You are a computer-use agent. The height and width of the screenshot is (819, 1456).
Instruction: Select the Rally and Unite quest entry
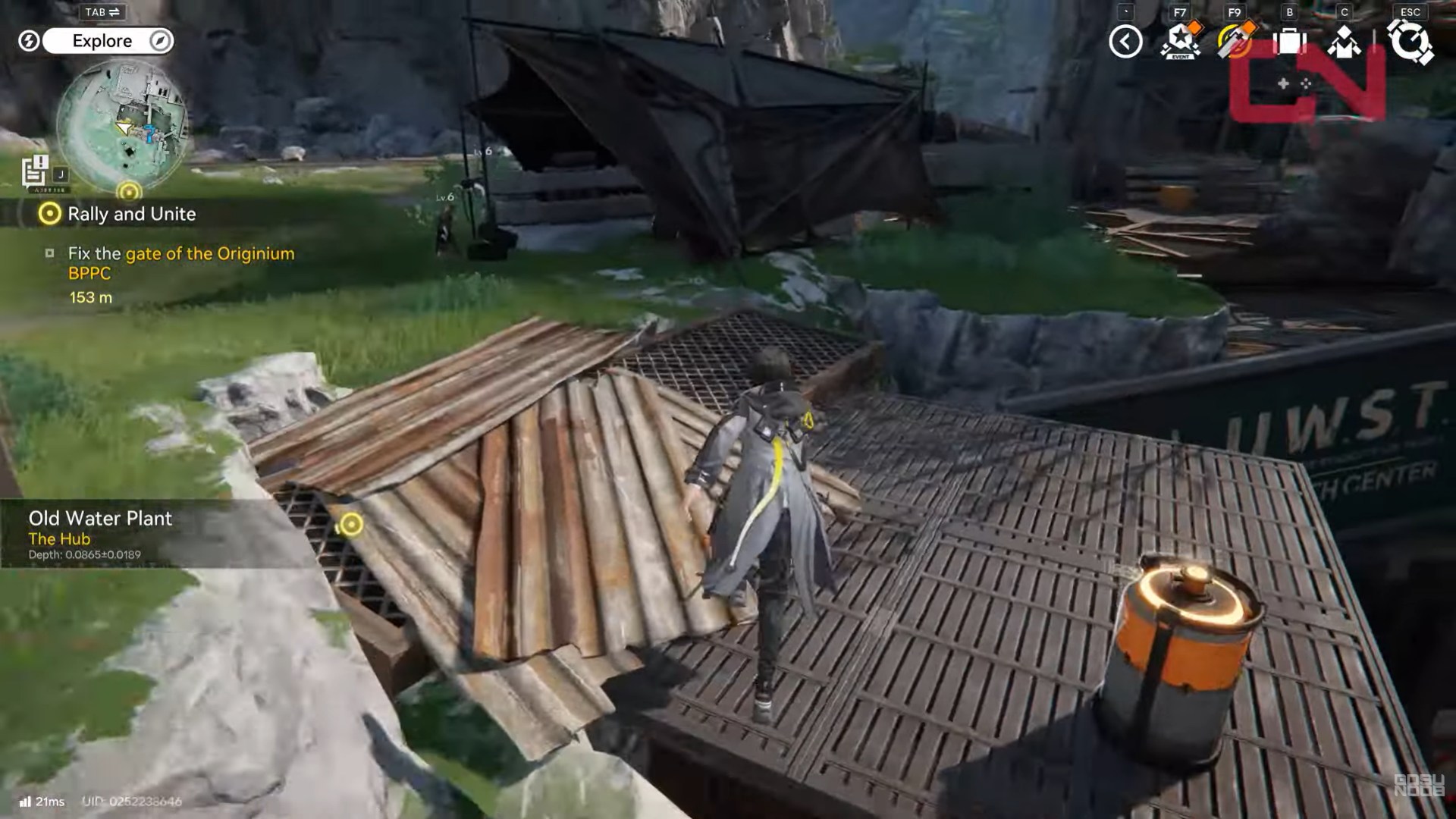coord(133,215)
